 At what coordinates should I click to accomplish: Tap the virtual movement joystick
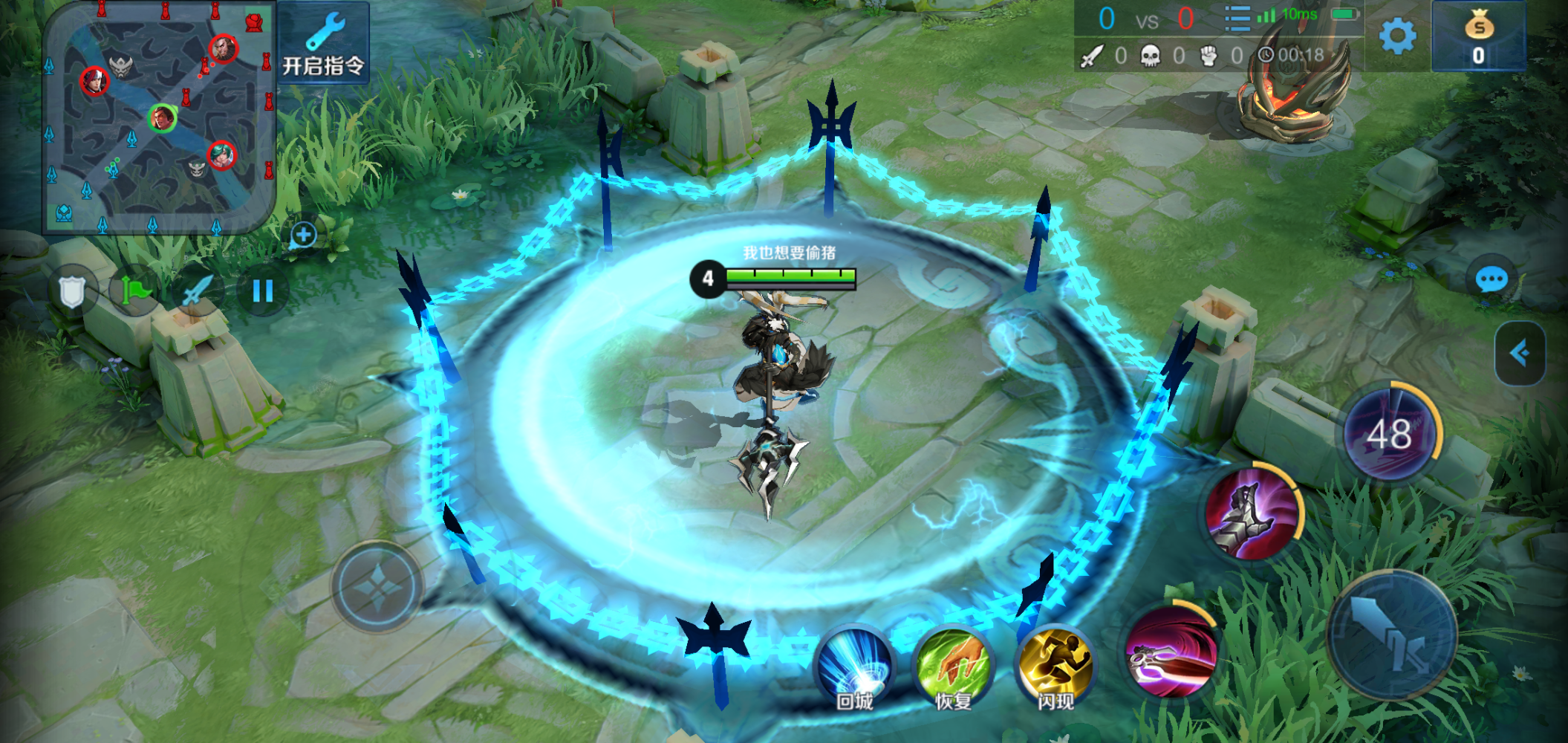[x=377, y=588]
